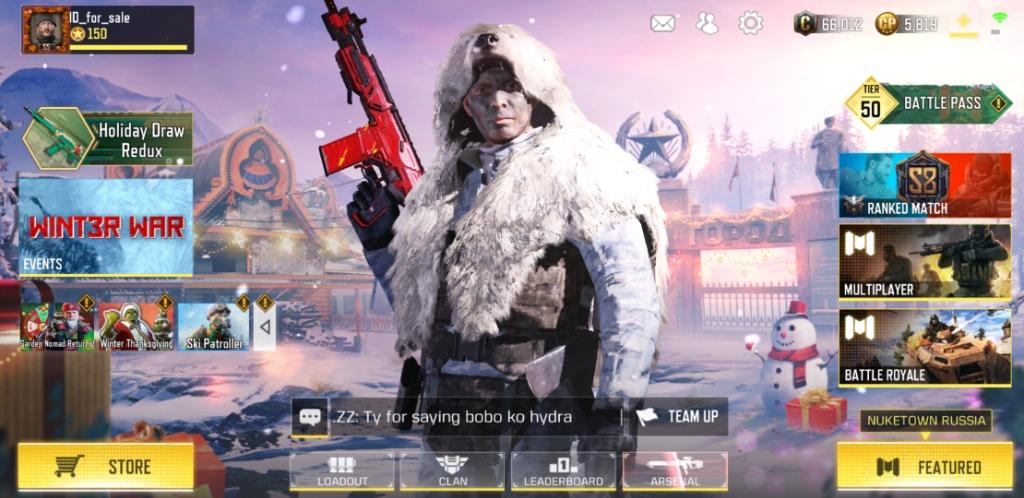This screenshot has height=498, width=1024.
Task: Tap the Team Up button
Action: pos(678,416)
